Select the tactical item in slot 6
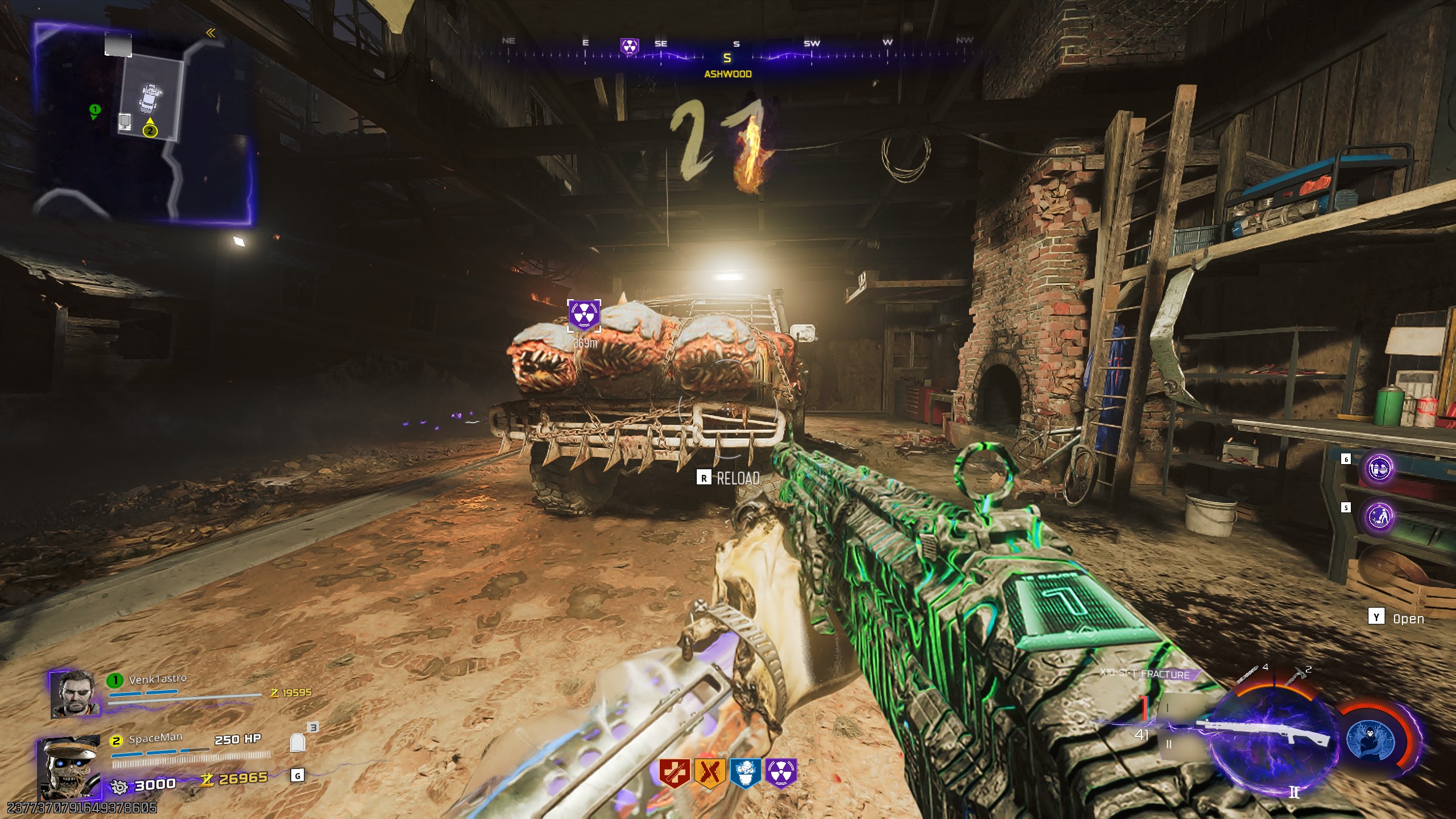This screenshot has height=819, width=1456. [1379, 469]
